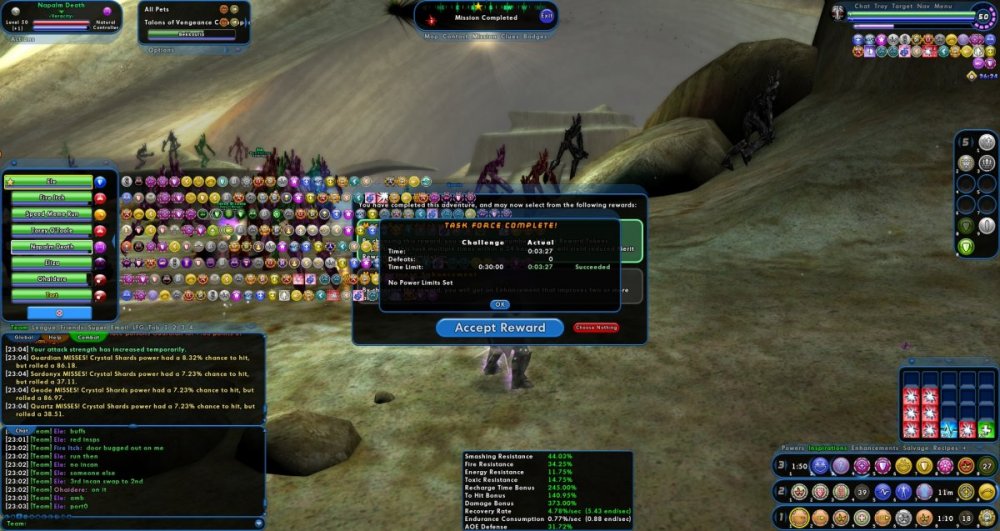The width and height of the screenshot is (1000, 531).
Task: Choose Nothing as your reward
Action: [x=596, y=327]
